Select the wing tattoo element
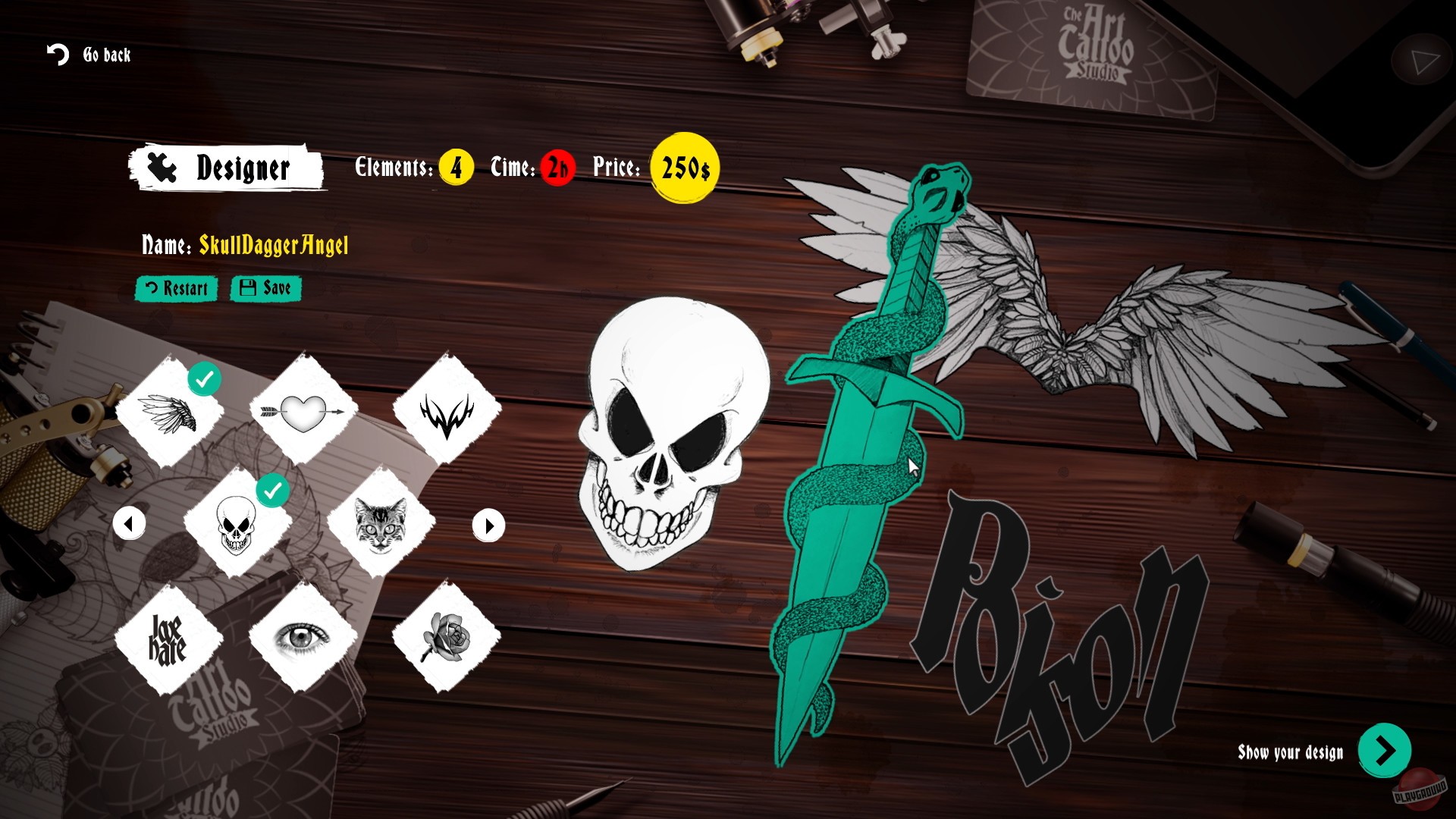Viewport: 1456px width, 819px height. [168, 414]
